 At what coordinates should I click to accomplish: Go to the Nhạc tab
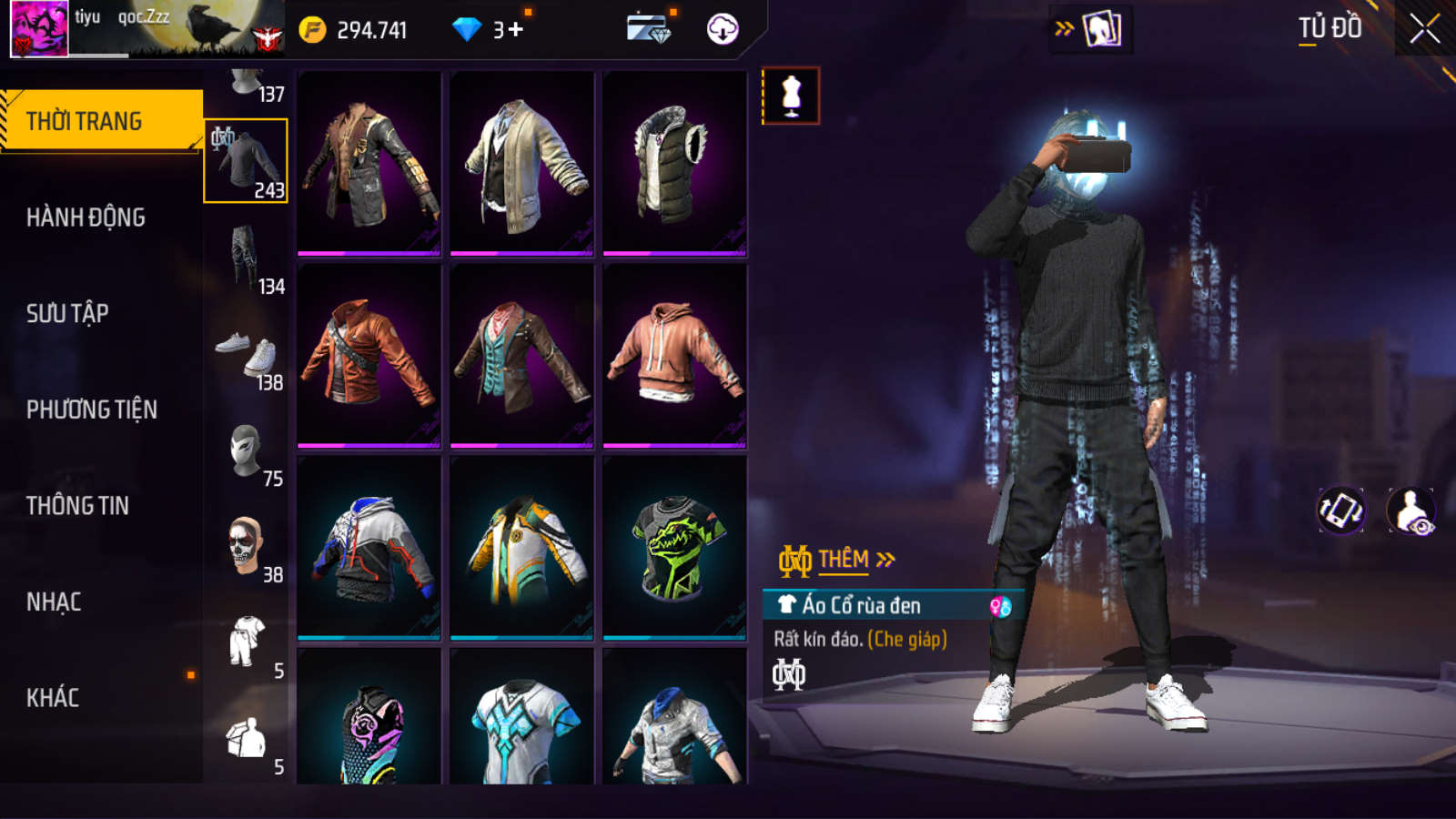[x=54, y=602]
